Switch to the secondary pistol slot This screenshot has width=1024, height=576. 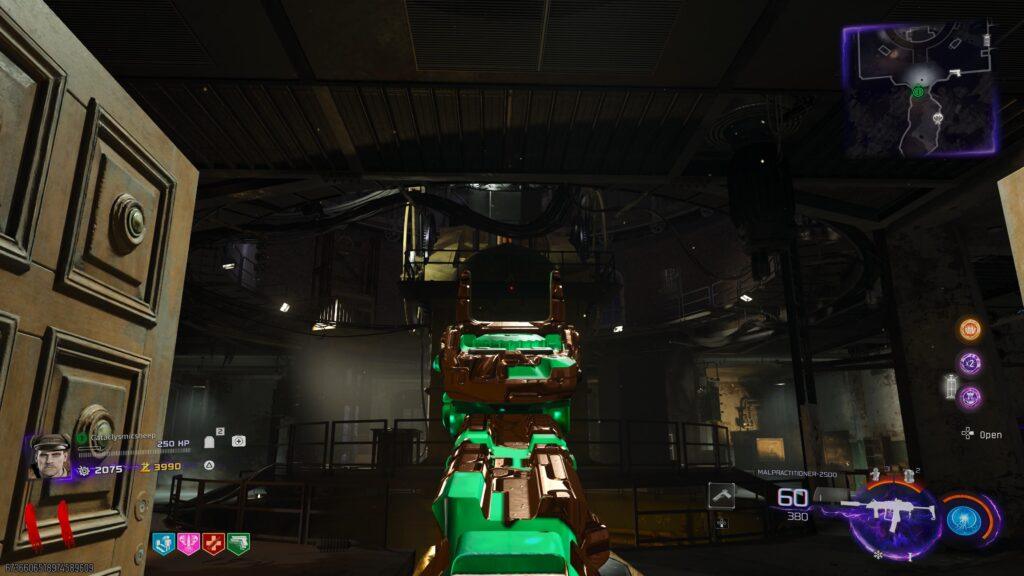722,495
